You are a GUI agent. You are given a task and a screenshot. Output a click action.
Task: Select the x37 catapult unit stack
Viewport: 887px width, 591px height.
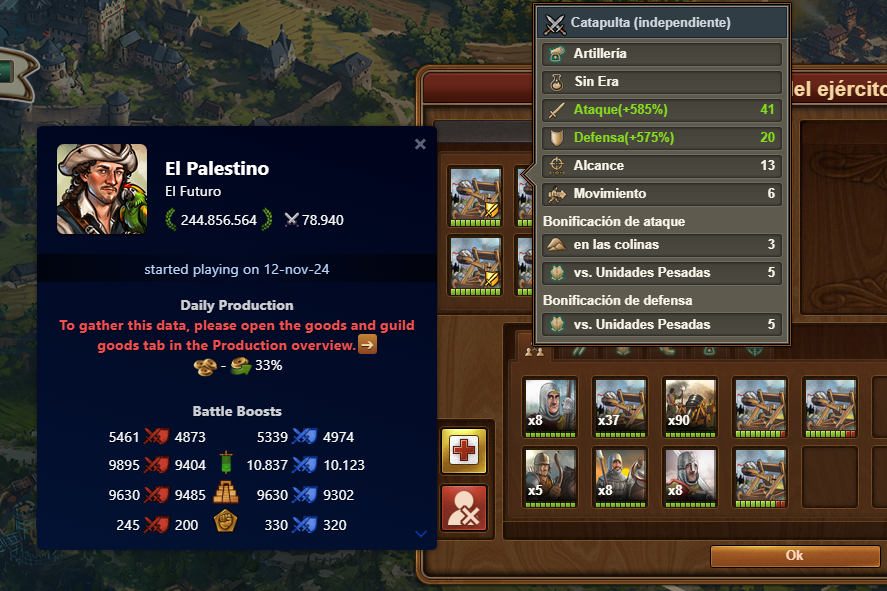click(619, 404)
